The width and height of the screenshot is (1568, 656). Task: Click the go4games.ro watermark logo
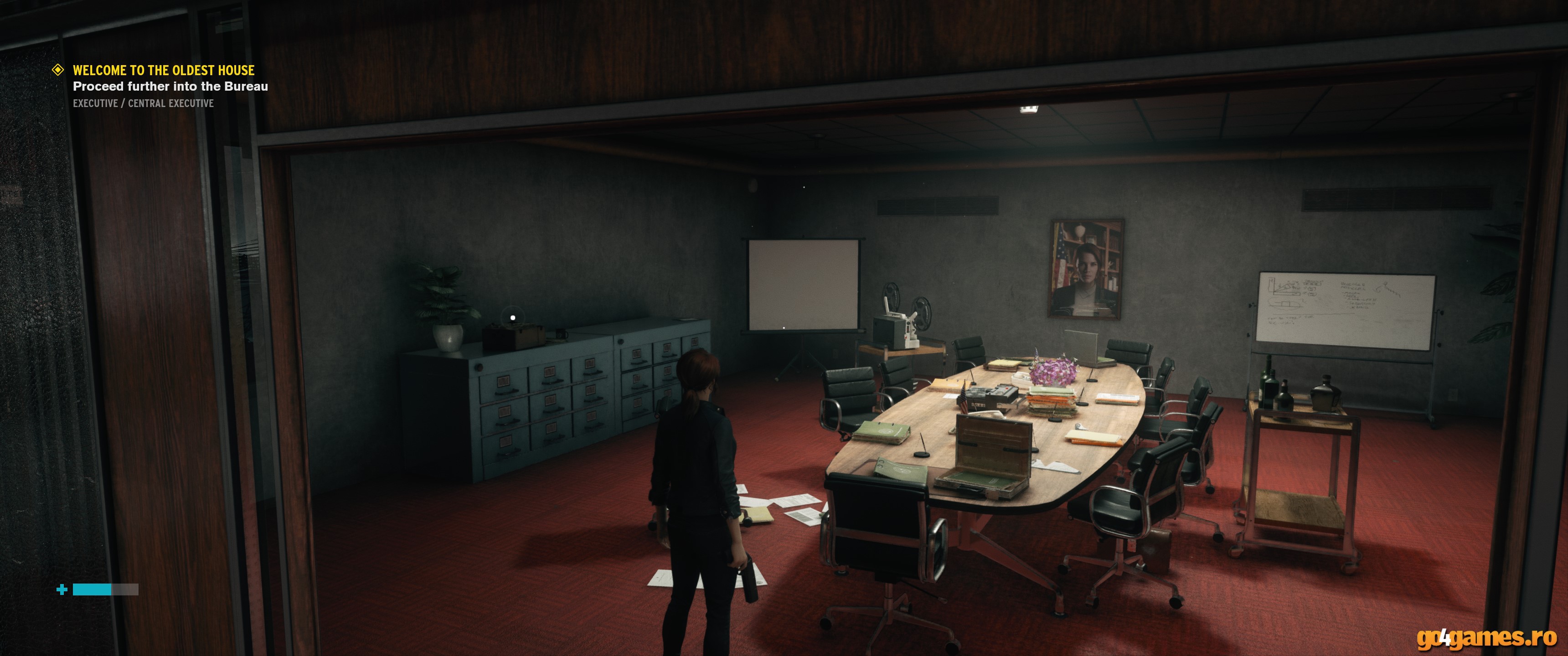click(1486, 637)
